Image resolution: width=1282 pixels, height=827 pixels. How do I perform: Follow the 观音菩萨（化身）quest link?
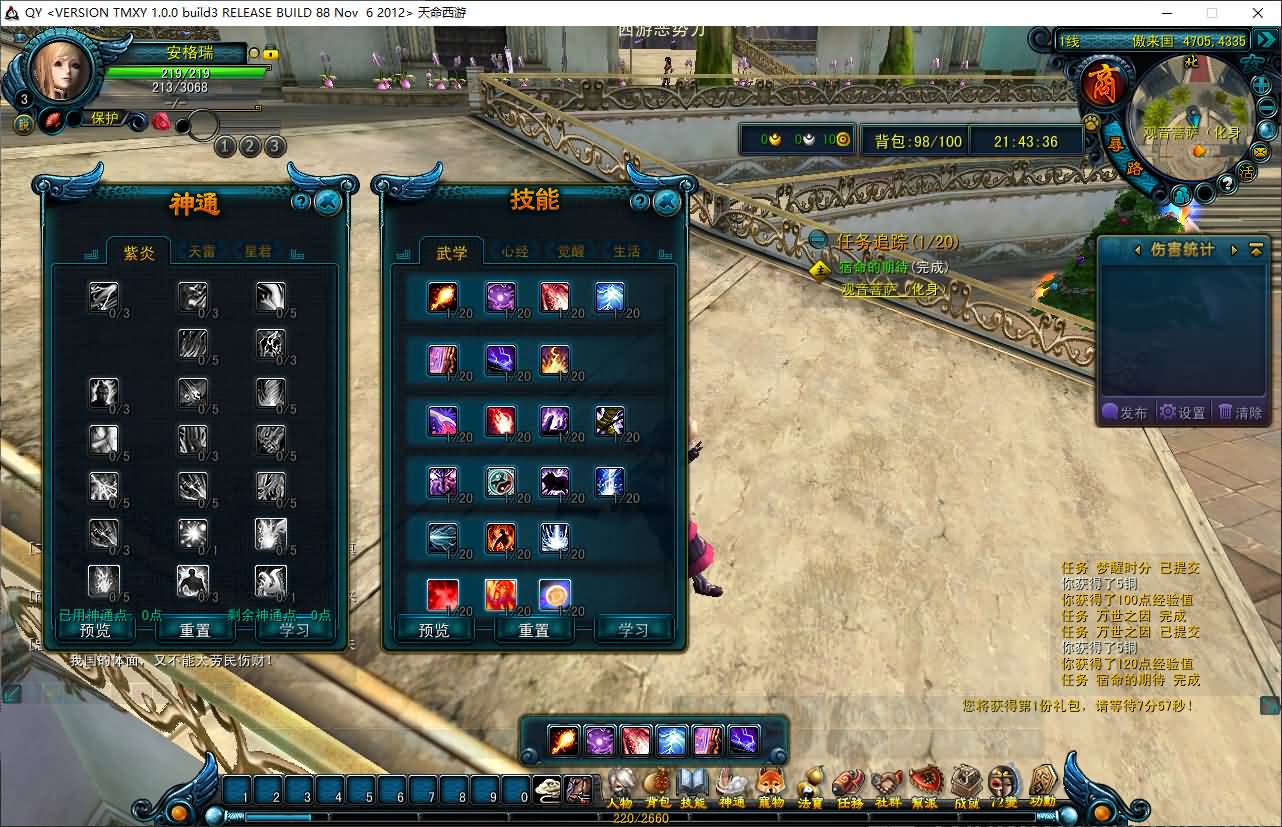pyautogui.click(x=893, y=290)
